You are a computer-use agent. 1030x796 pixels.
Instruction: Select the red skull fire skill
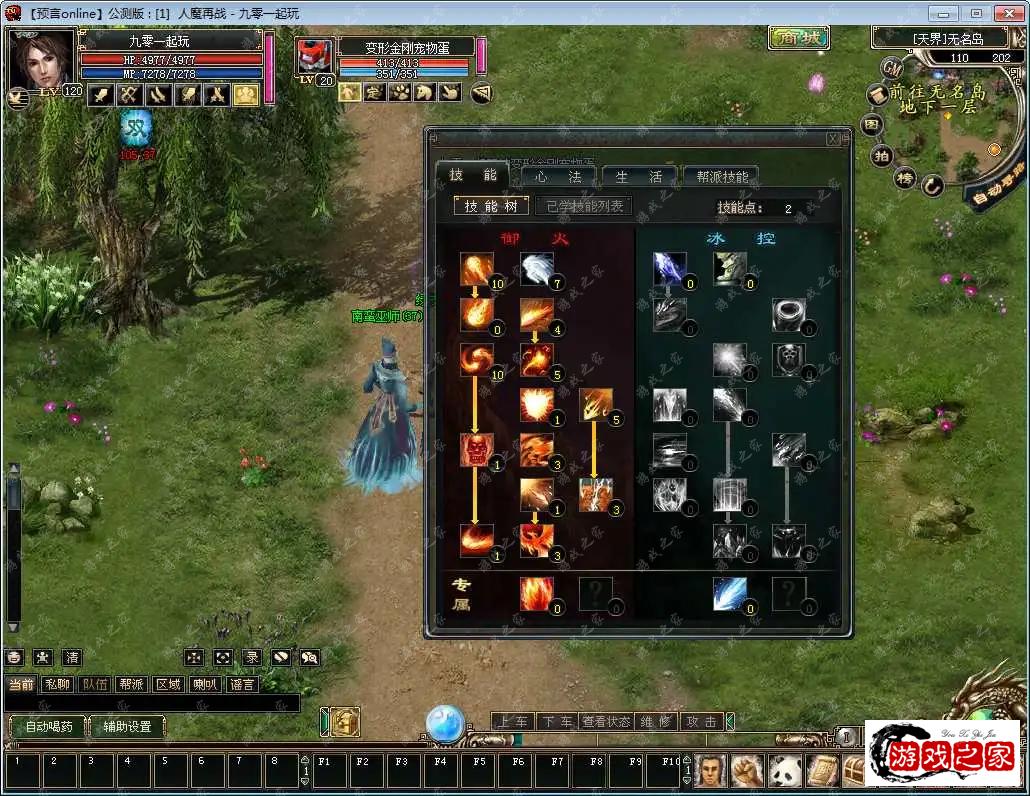(x=476, y=450)
